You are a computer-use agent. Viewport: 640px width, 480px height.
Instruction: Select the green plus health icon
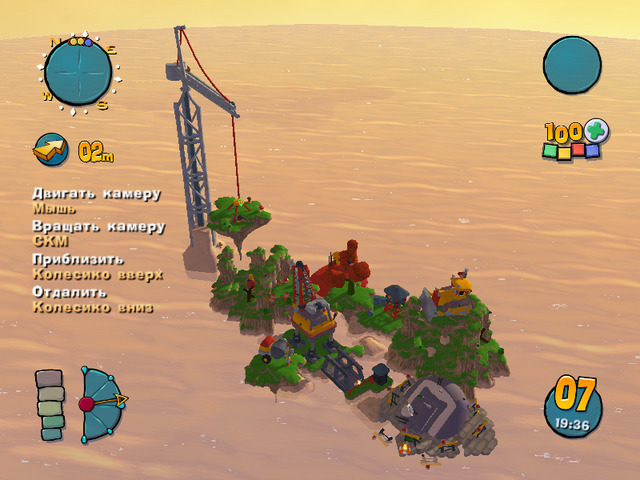tap(596, 131)
